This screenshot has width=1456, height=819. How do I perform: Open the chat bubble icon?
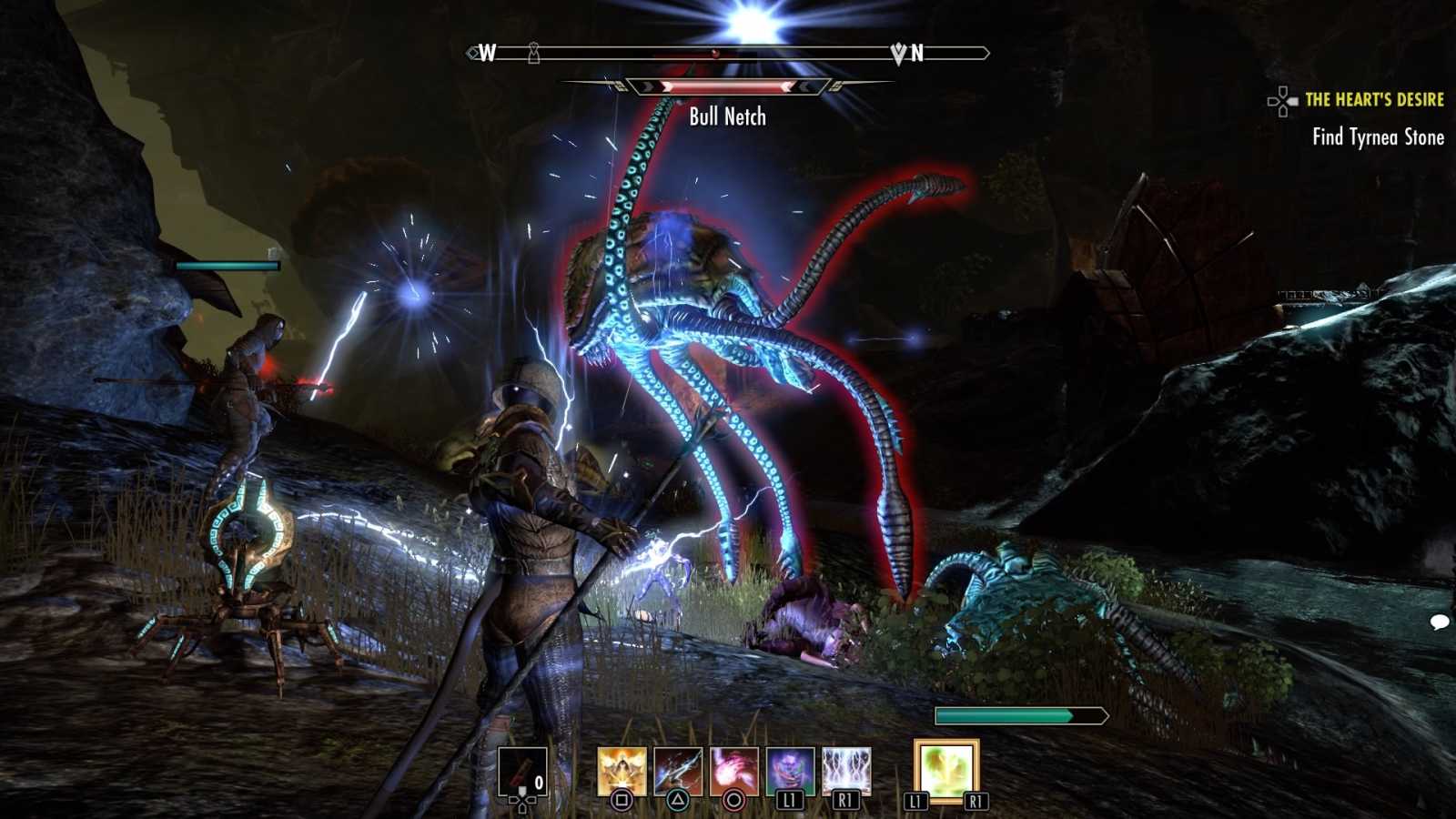pos(1439,622)
